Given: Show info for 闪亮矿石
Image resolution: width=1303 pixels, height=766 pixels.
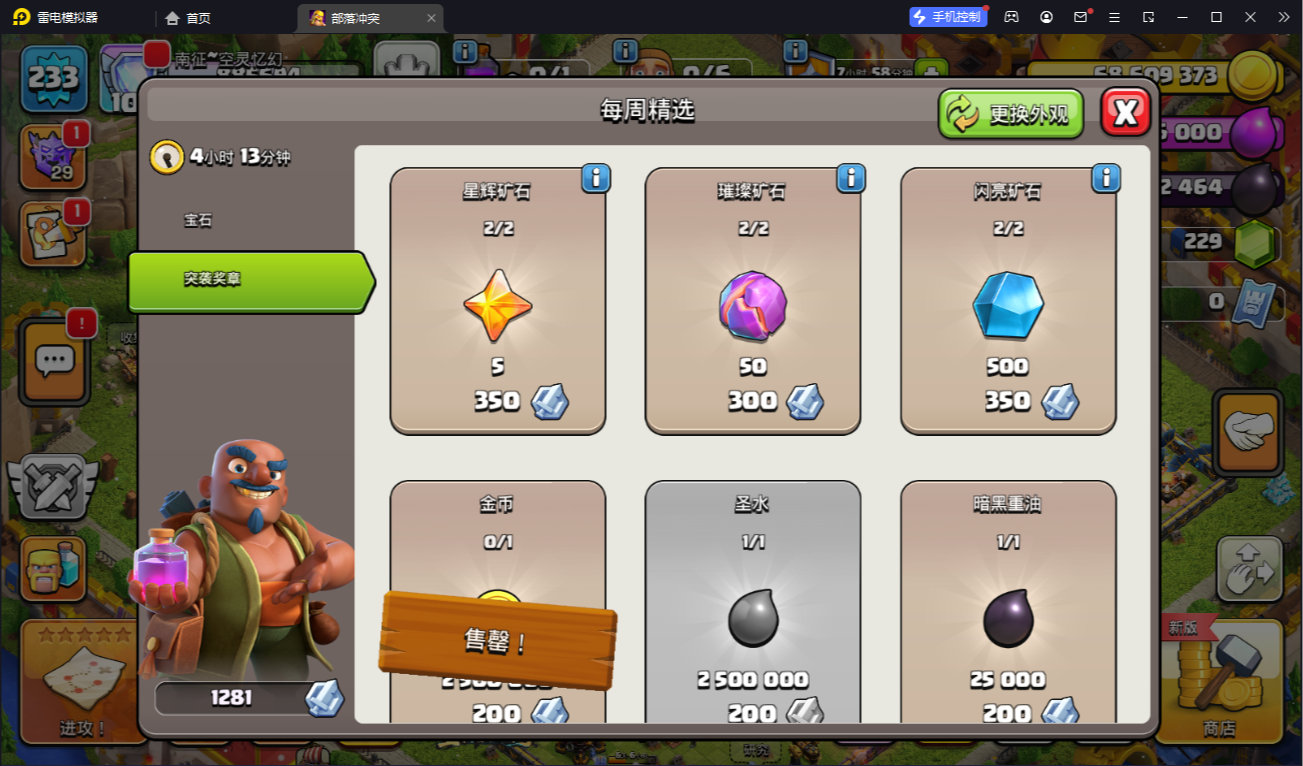Looking at the screenshot, I should point(1106,178).
